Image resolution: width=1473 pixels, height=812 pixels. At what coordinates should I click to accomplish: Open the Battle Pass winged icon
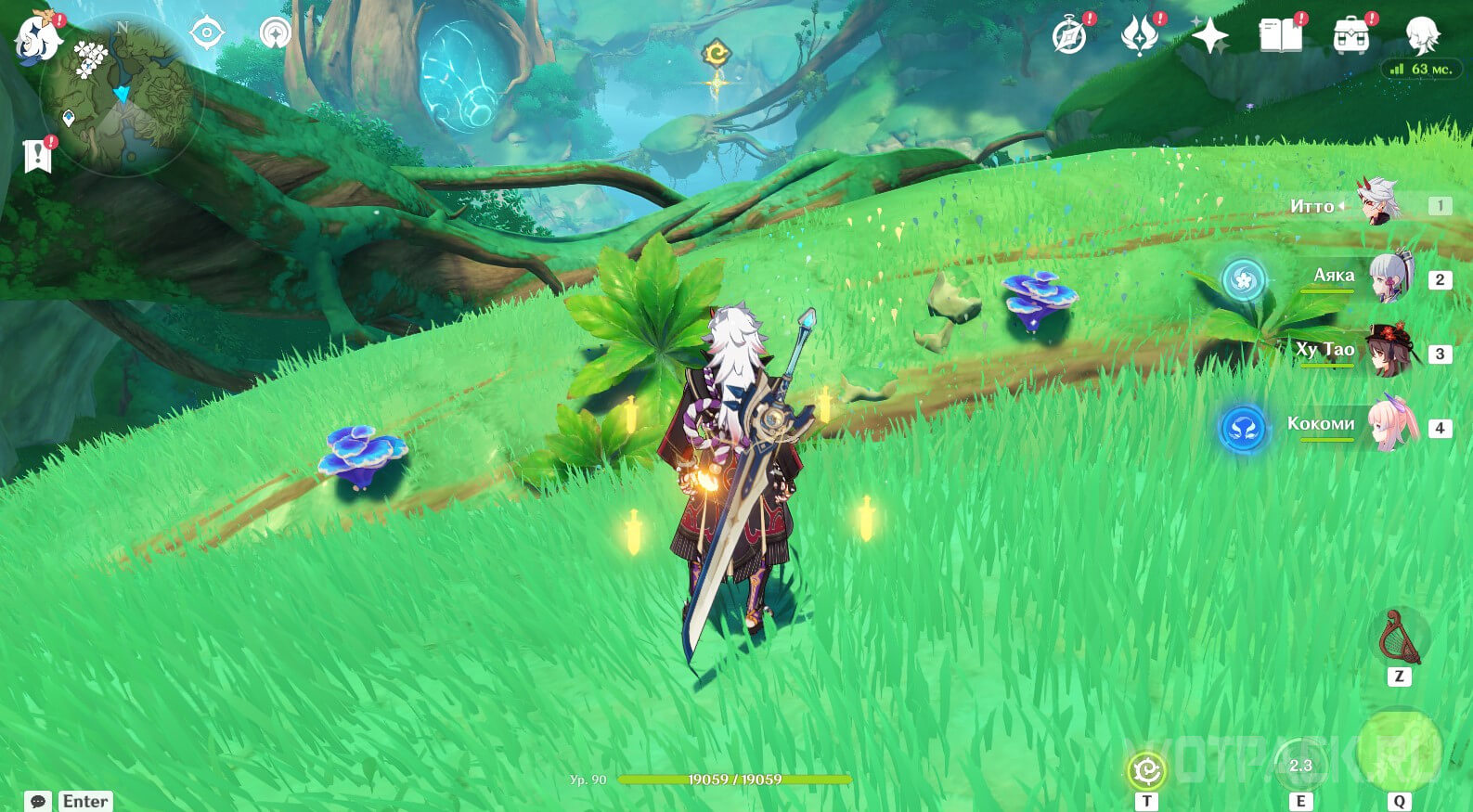tap(1140, 37)
